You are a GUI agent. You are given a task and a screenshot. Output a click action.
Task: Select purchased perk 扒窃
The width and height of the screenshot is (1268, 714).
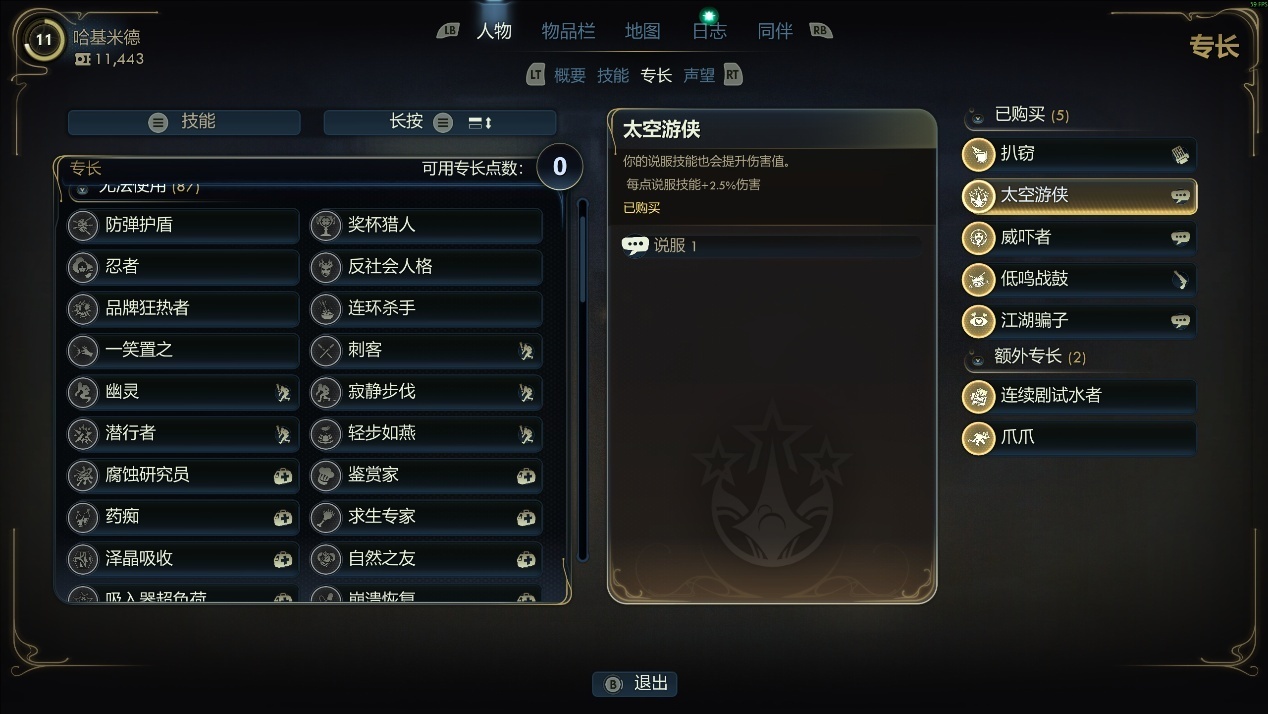(1078, 154)
